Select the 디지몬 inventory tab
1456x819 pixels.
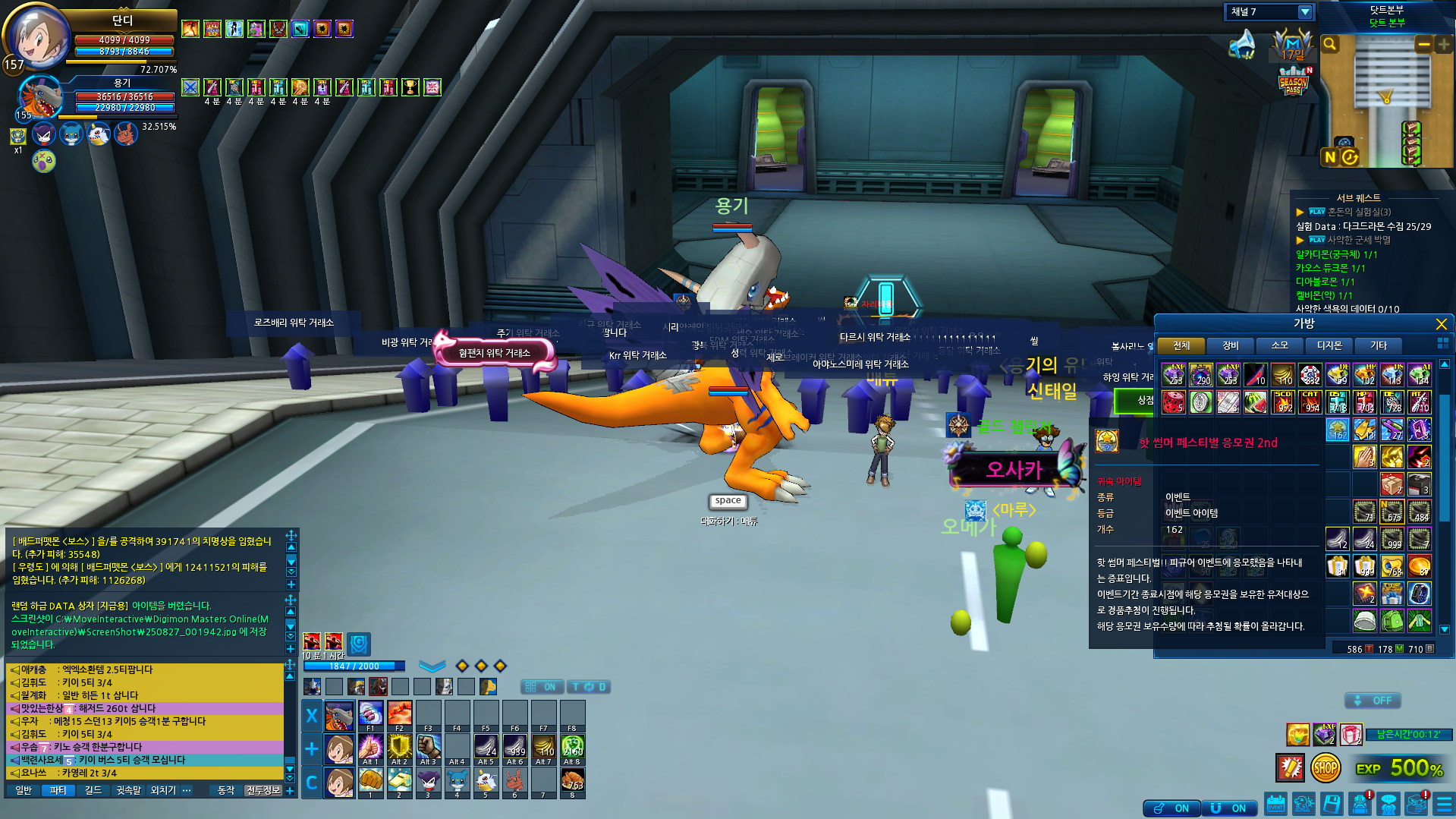point(1329,345)
